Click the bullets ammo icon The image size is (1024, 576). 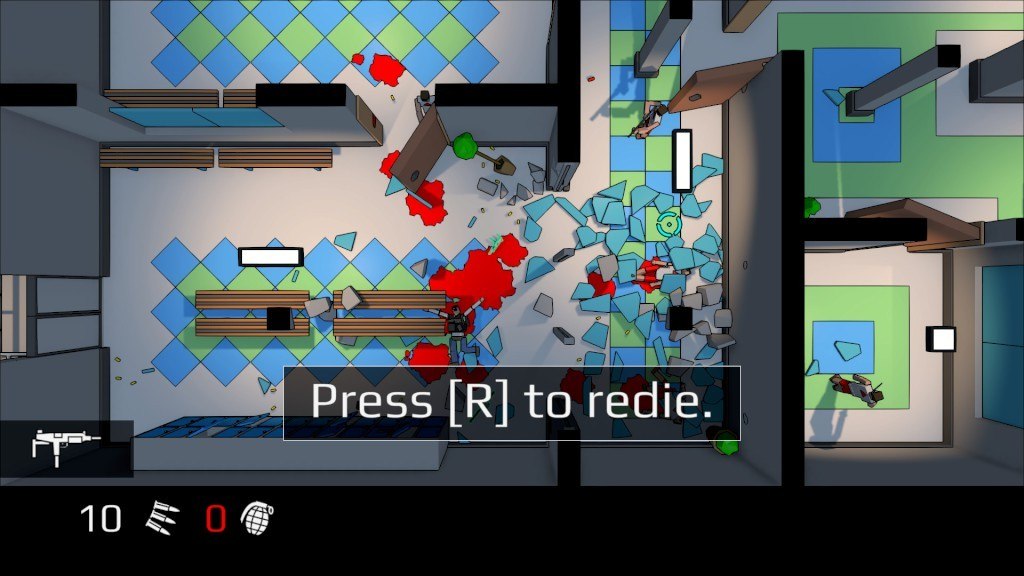(163, 517)
